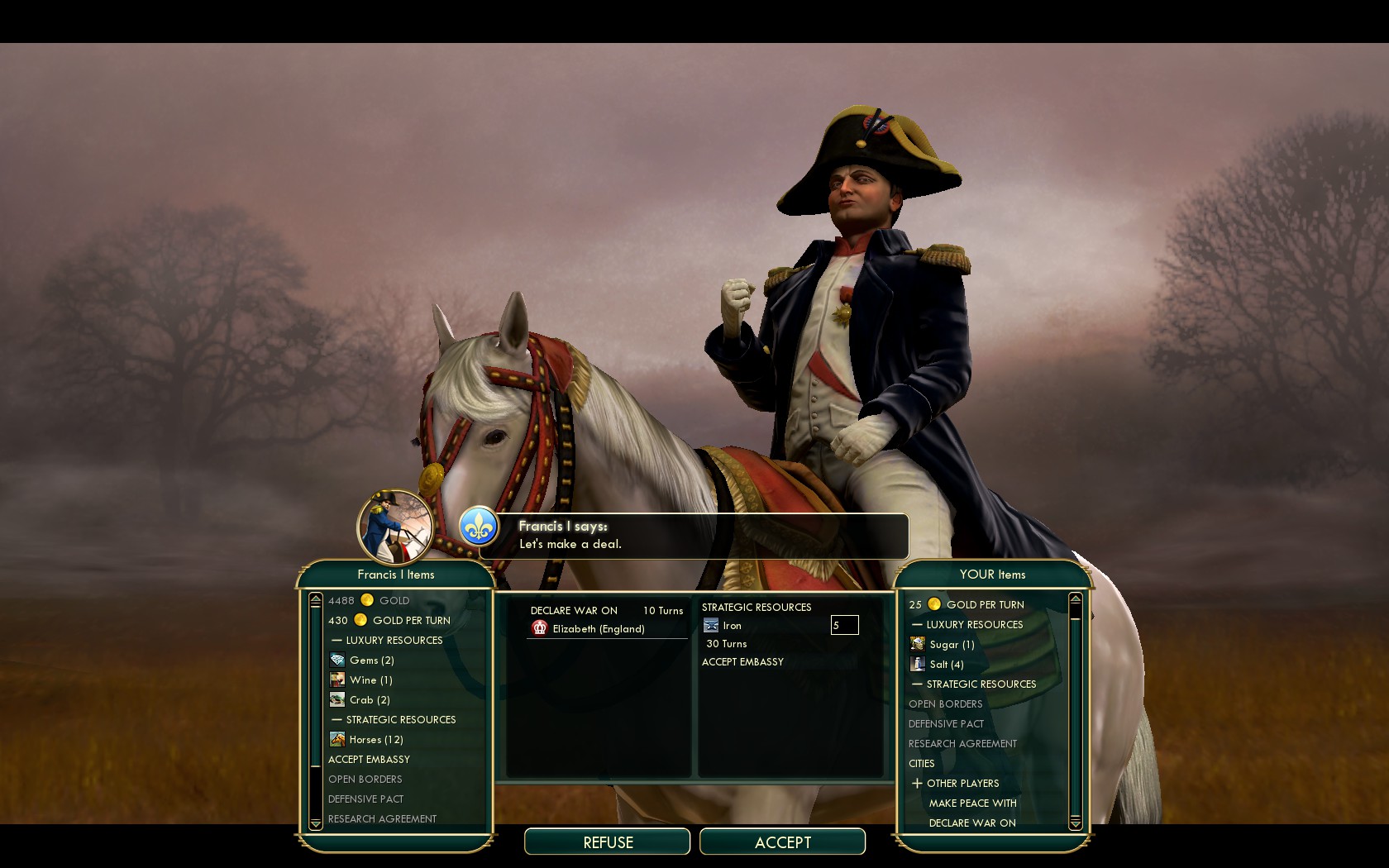
Task: Edit the Iron quantity field
Action: click(x=844, y=625)
